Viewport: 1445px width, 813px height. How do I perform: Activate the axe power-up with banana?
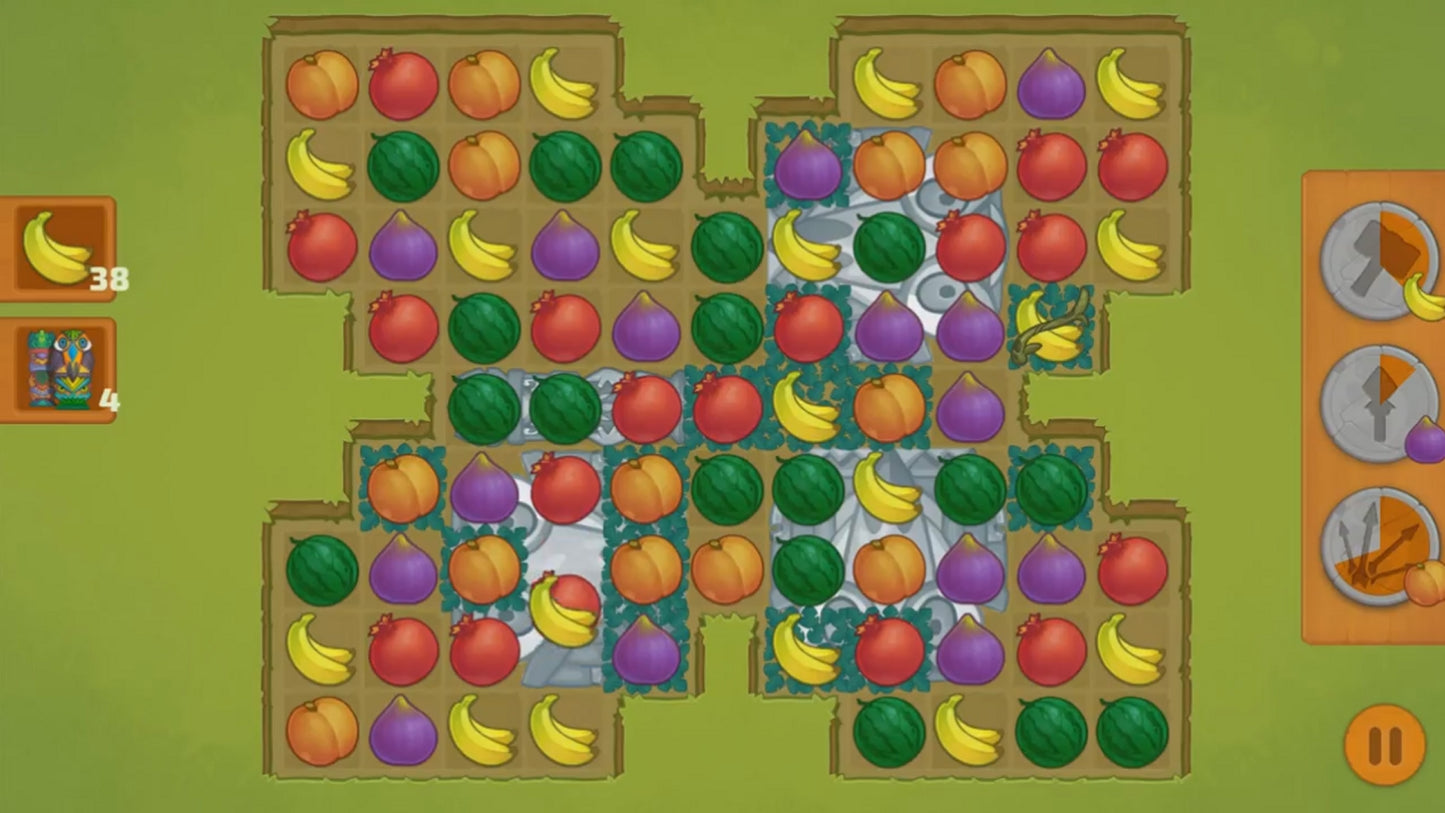pyautogui.click(x=1377, y=261)
